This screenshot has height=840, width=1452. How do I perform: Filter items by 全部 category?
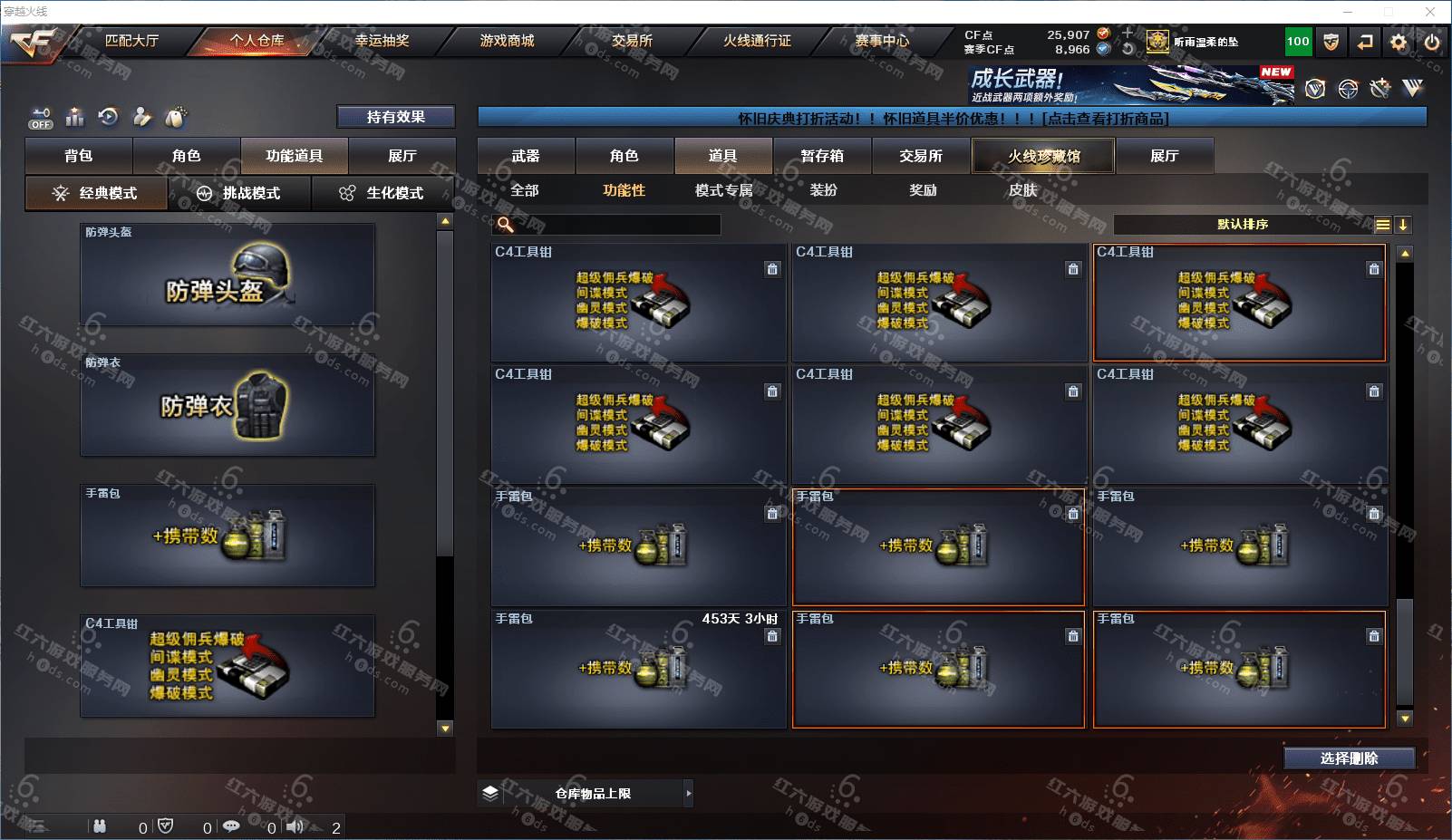[525, 190]
